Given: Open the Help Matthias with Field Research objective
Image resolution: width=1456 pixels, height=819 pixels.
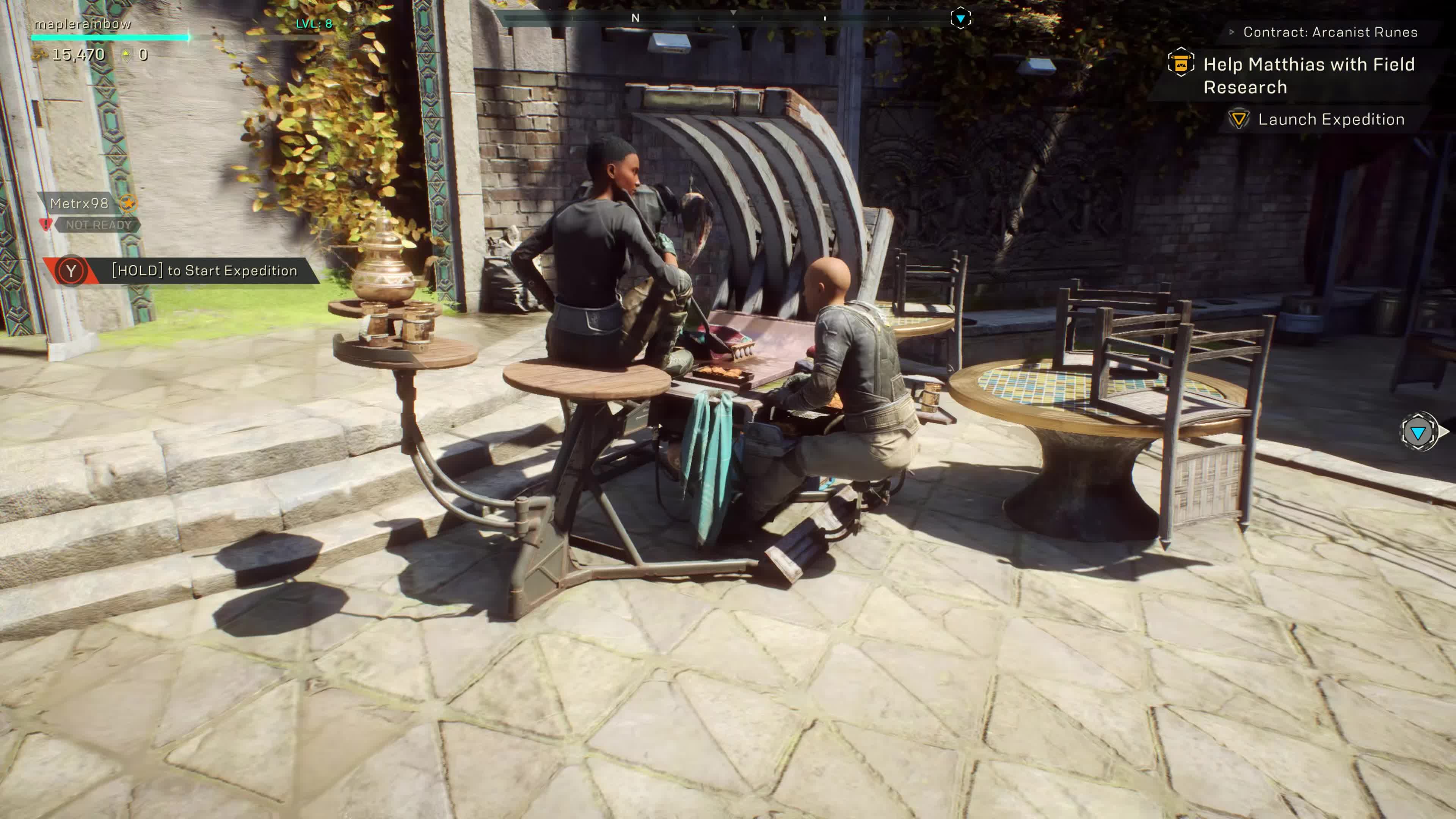Looking at the screenshot, I should 1308,75.
